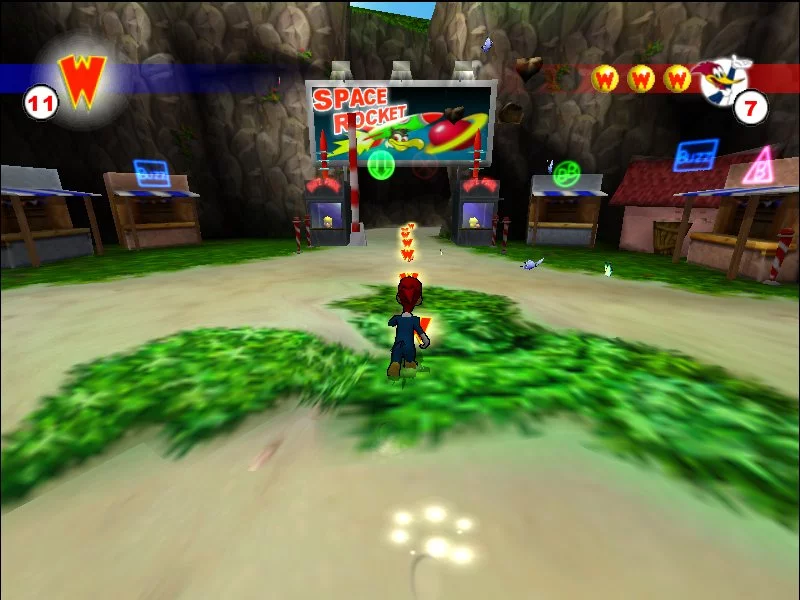Select the Woody Woodpecker portrait icon
The height and width of the screenshot is (600, 800).
coord(724,78)
